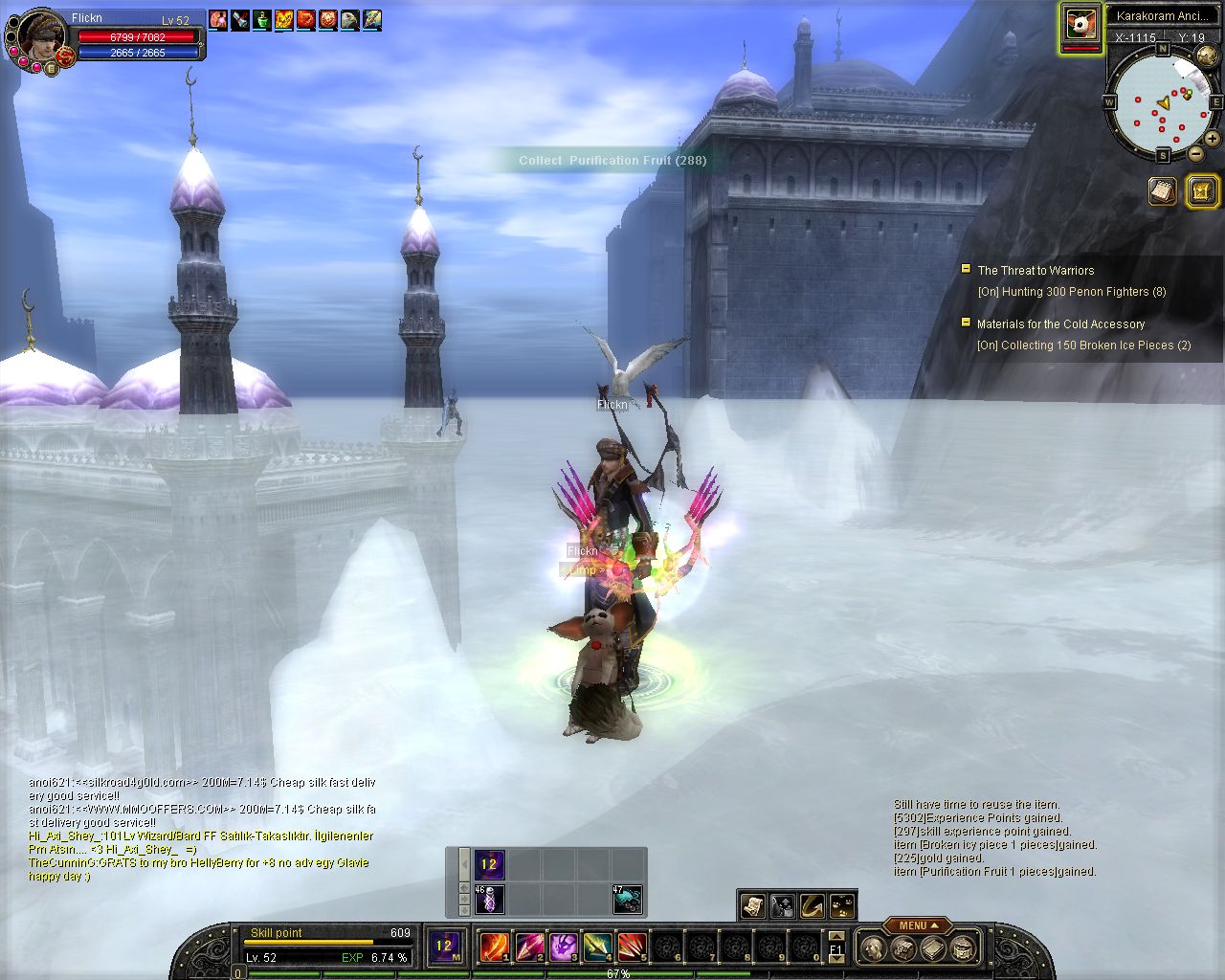This screenshot has height=980, width=1225.
Task: Collapse Materials for the Cold Accessory quest
Action: [x=967, y=323]
